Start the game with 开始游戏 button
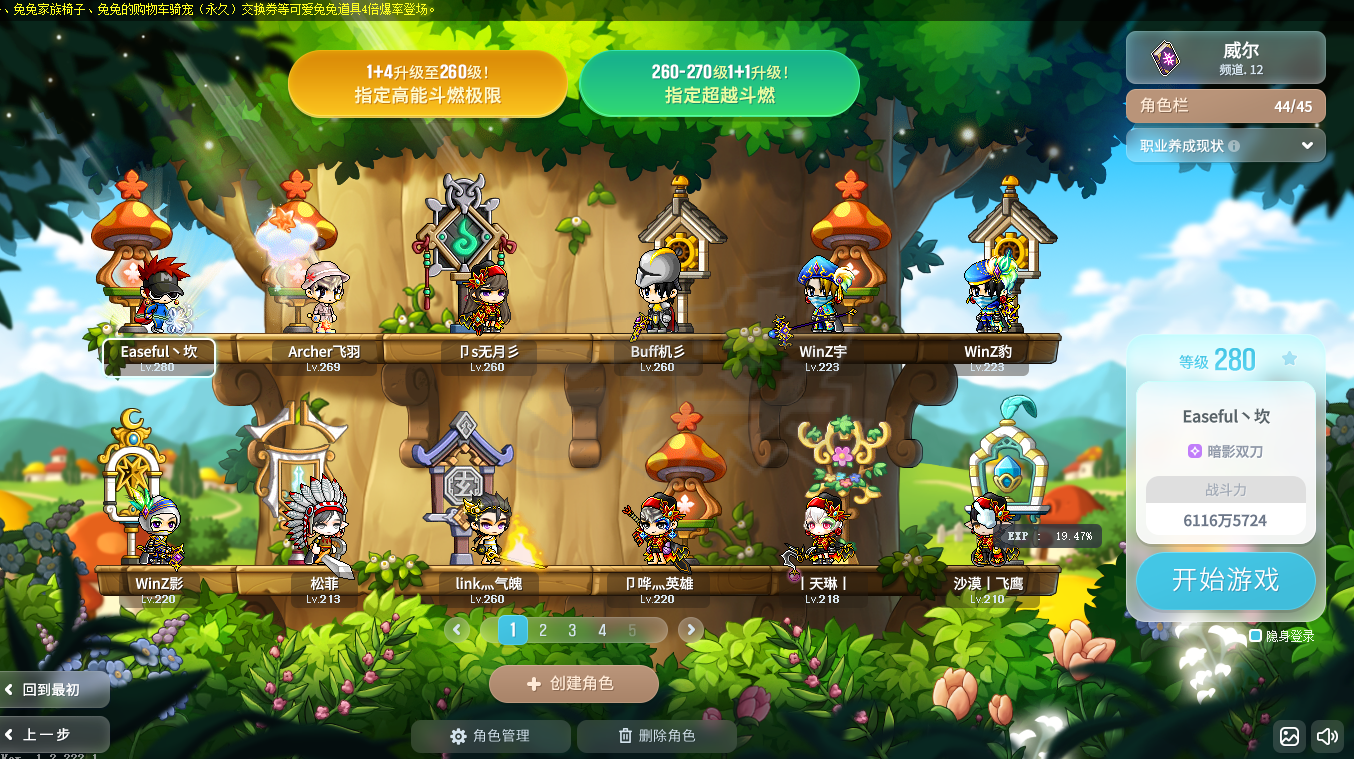The height and width of the screenshot is (759, 1354). [x=1225, y=580]
